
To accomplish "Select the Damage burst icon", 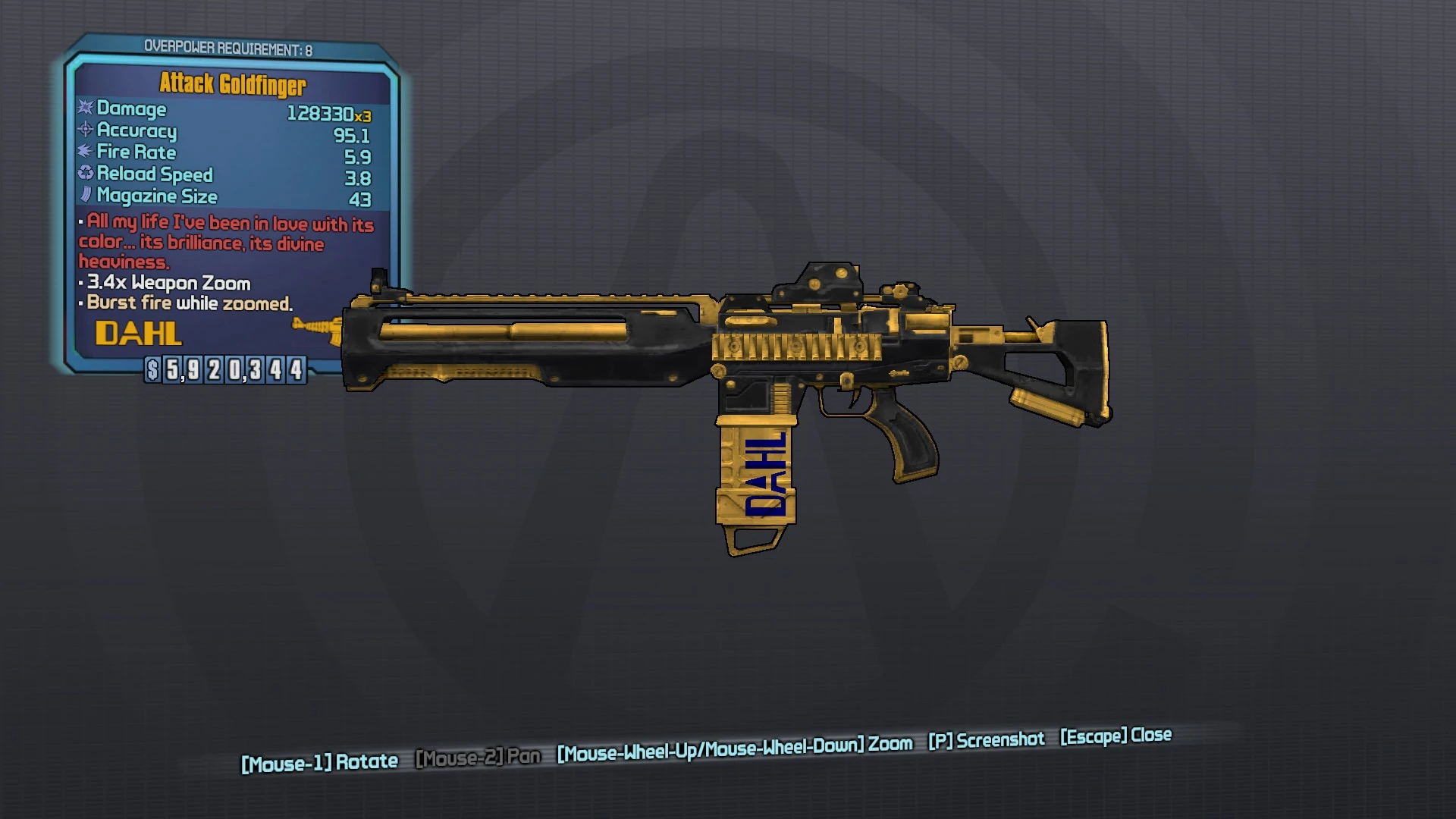I will click(x=85, y=109).
